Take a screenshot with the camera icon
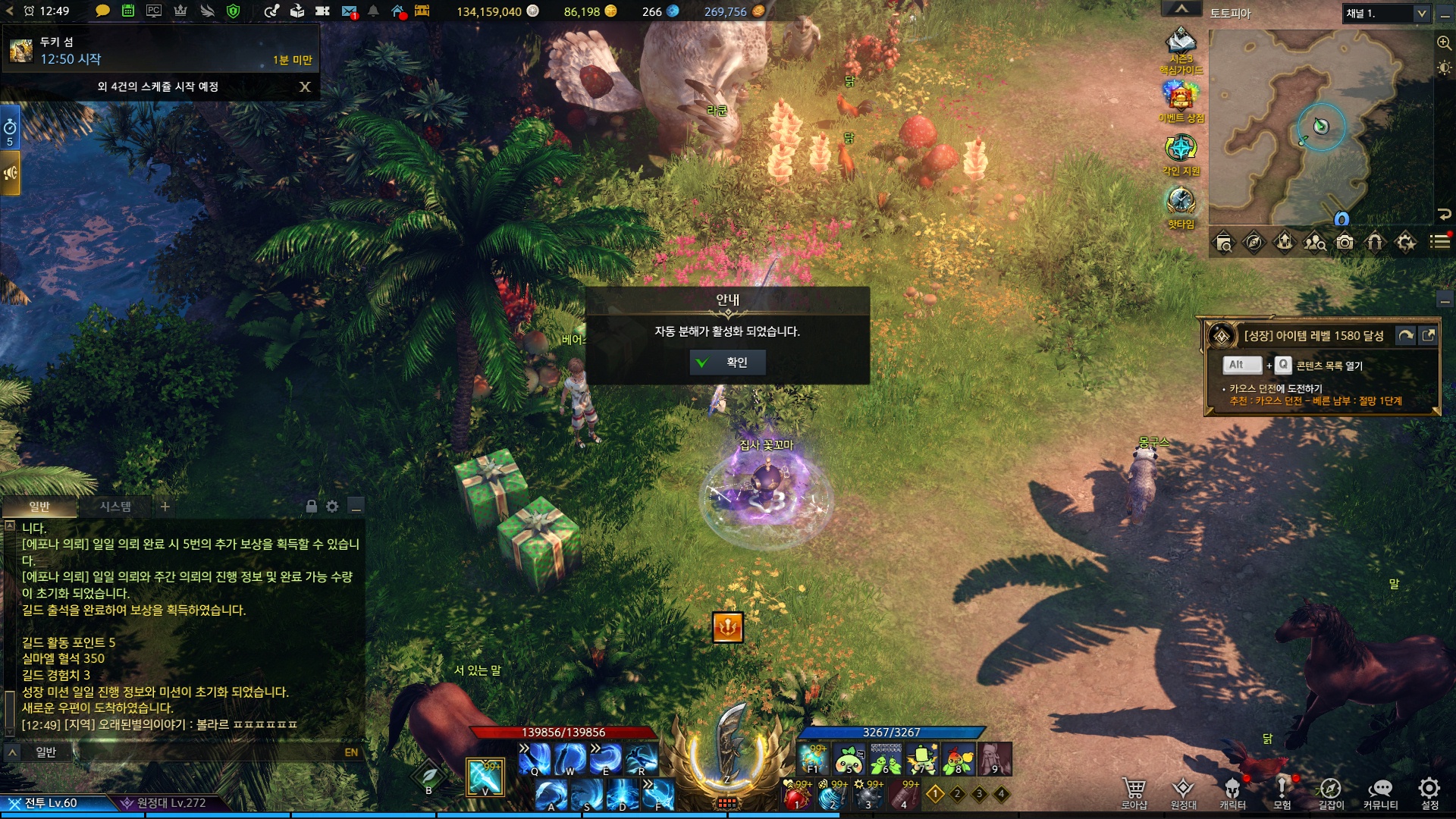 pyautogui.click(x=1345, y=242)
